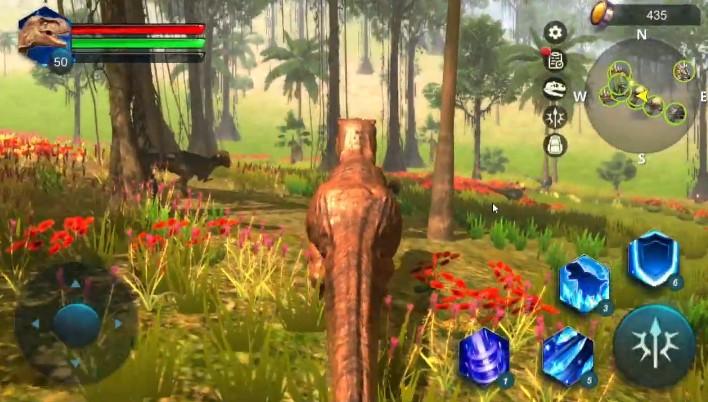Trigger the ice slash skill
The image size is (708, 402).
click(x=568, y=356)
